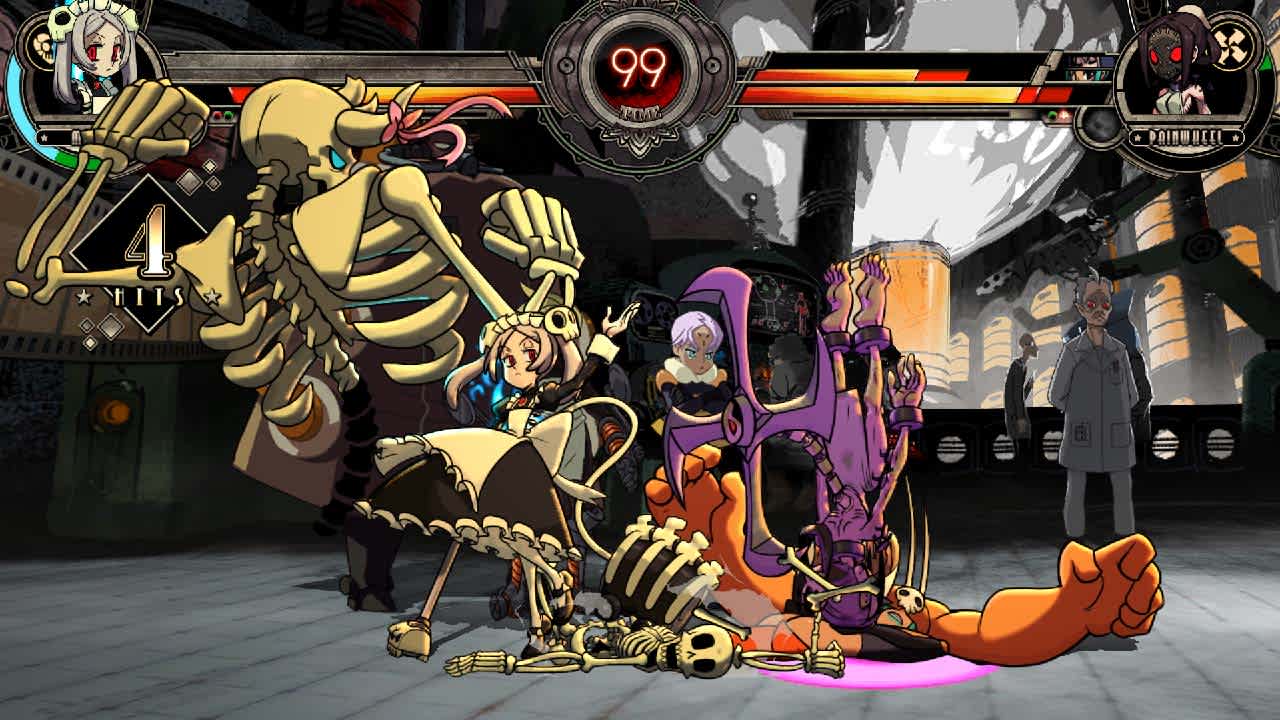Toggle the star marker on Marie's meter gauge
The height and width of the screenshot is (720, 1280).
pyautogui.click(x=44, y=137)
